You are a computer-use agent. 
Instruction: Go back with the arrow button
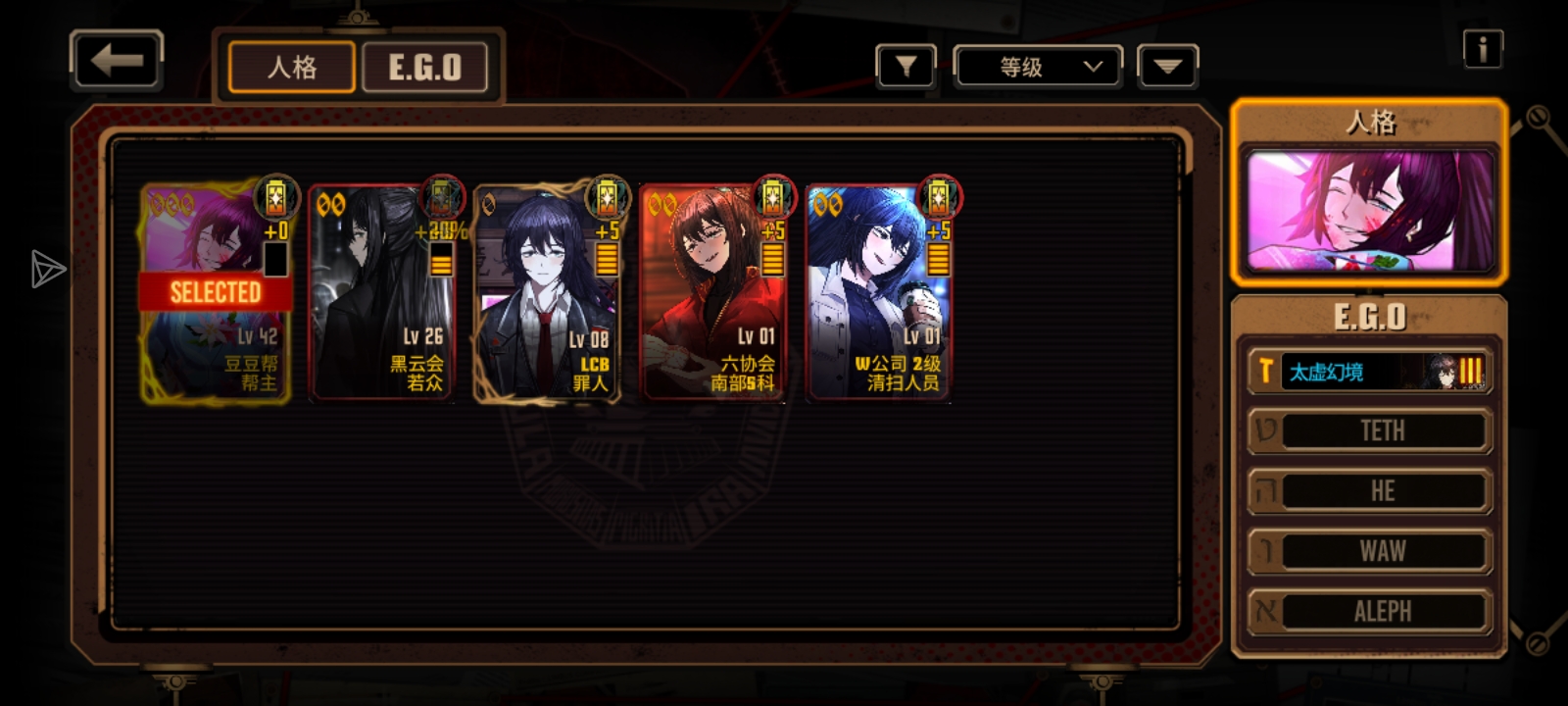(117, 61)
